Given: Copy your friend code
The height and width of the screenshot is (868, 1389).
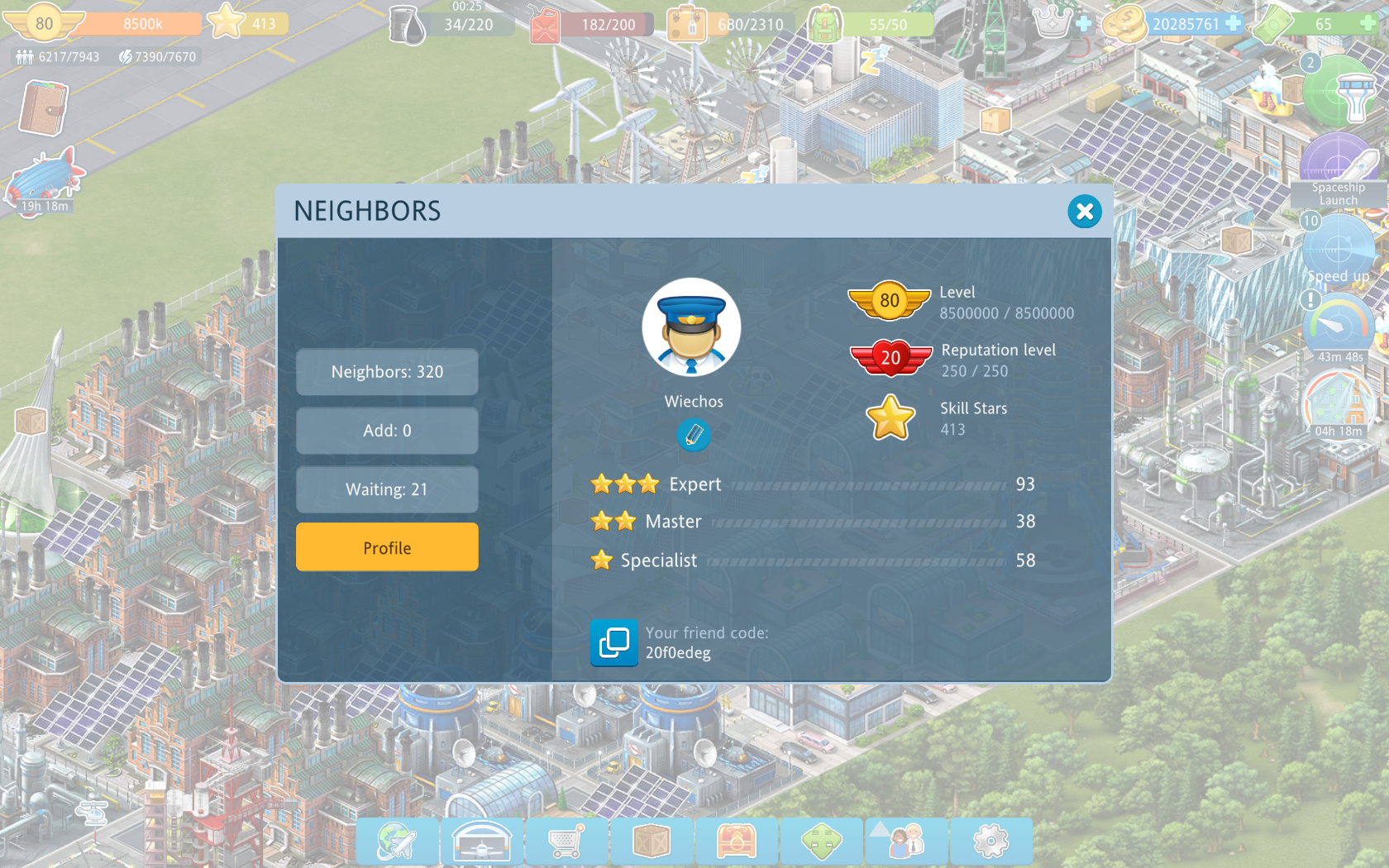Looking at the screenshot, I should click(x=613, y=642).
